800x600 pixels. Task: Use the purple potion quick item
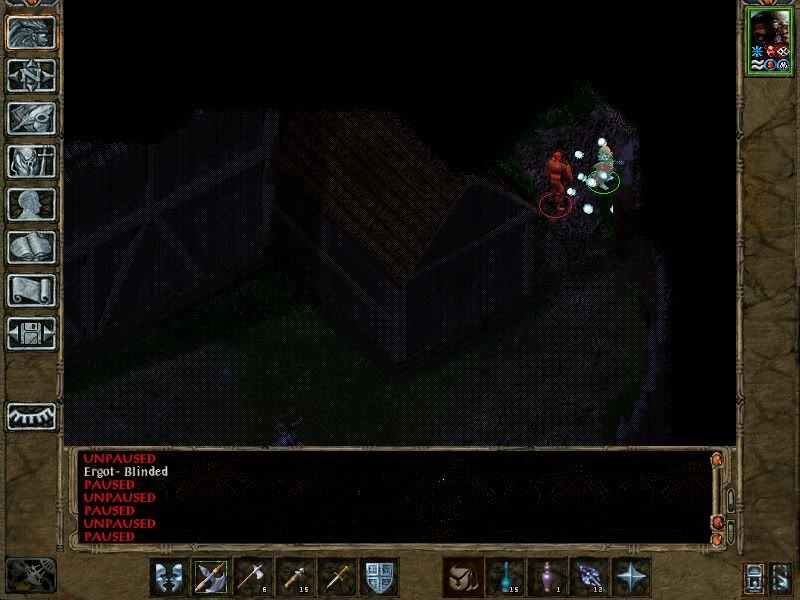click(547, 577)
